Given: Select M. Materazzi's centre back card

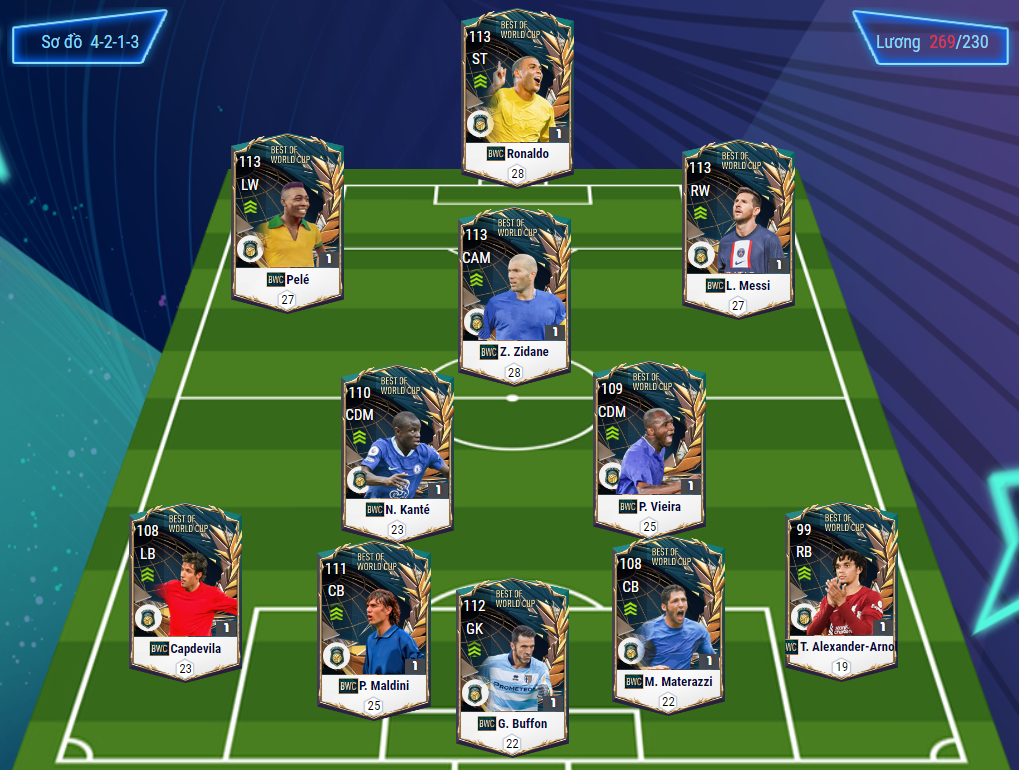Looking at the screenshot, I should pos(667,619).
